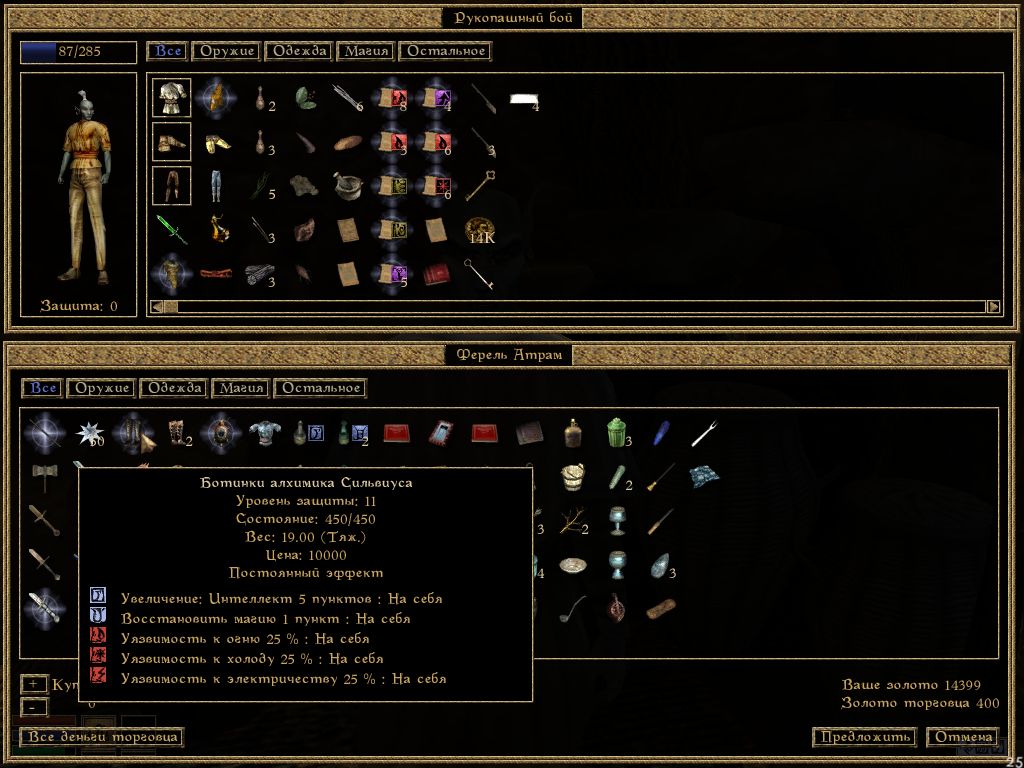The height and width of the screenshot is (768, 1024).
Task: Select the gold coins stack marked 14K
Action: pyautogui.click(x=479, y=229)
